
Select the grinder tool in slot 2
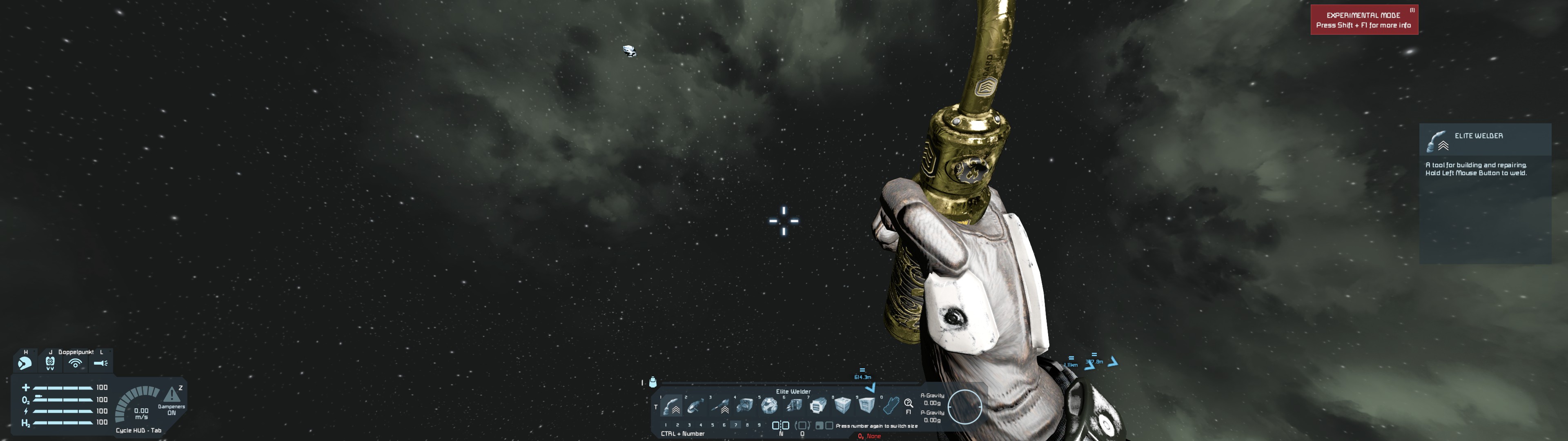tap(696, 405)
